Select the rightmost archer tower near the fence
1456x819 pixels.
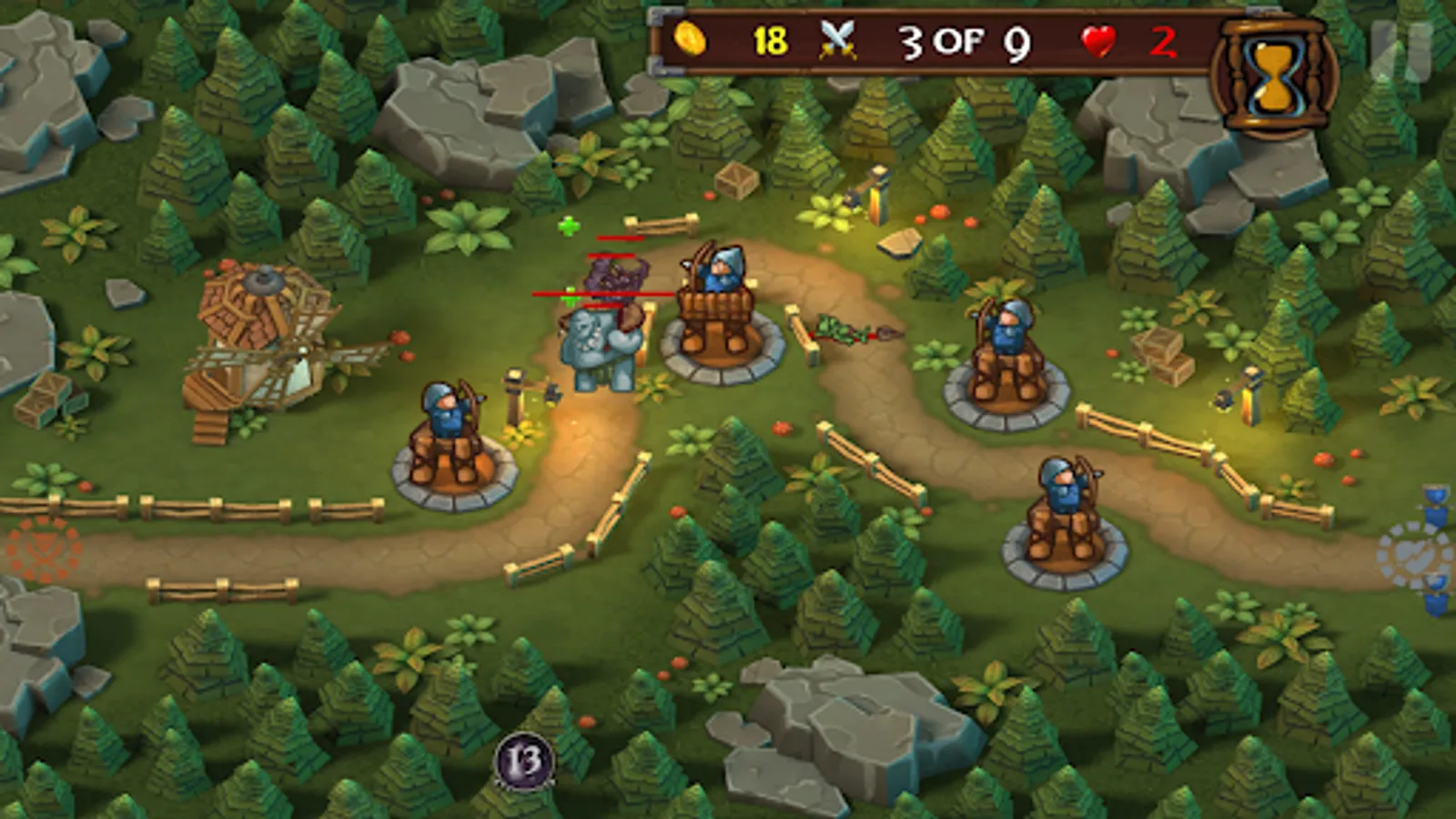1006,355
